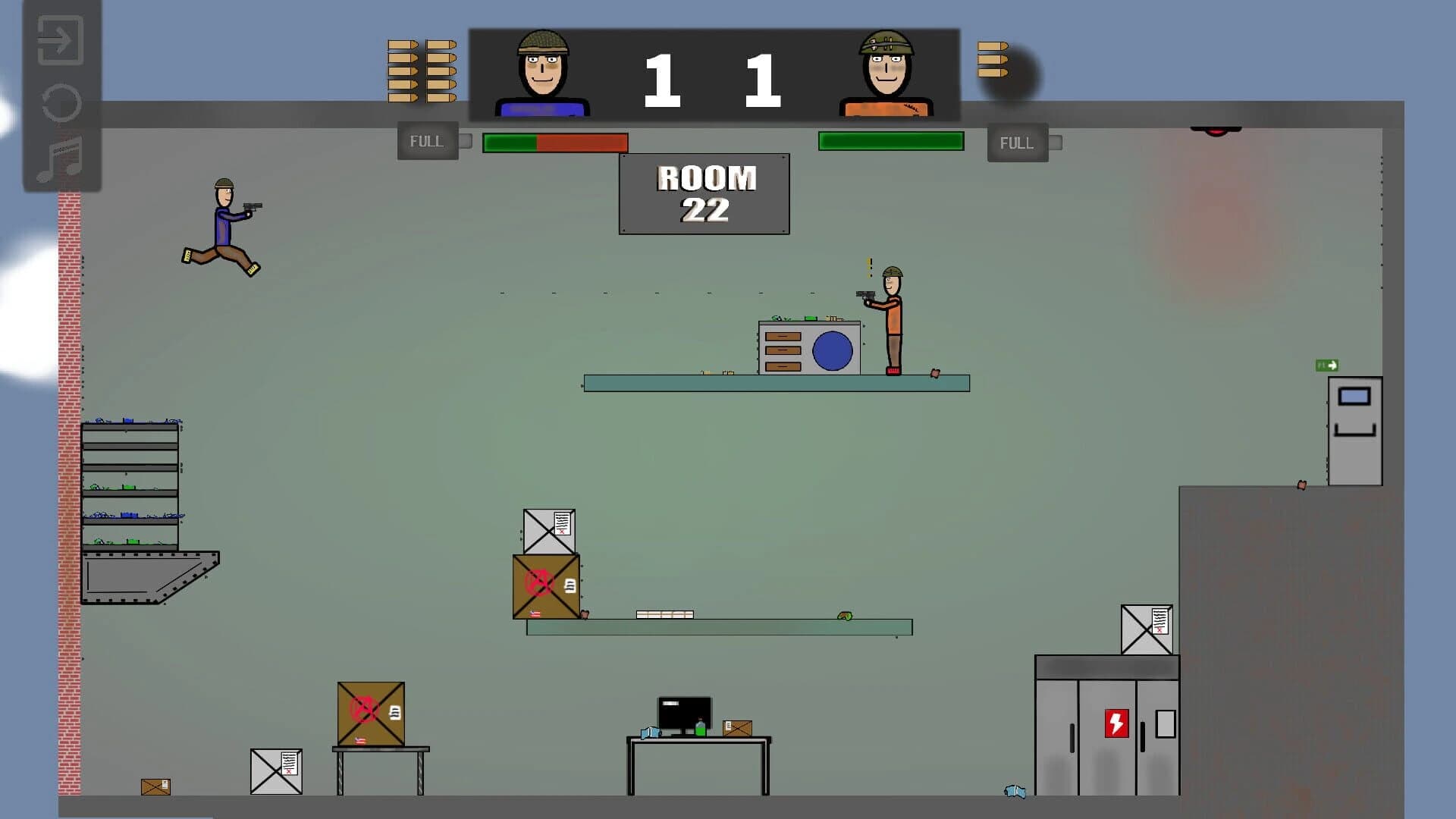Toggle the checkbox beside the left FULL label
This screenshot has height=819, width=1456.
click(466, 140)
